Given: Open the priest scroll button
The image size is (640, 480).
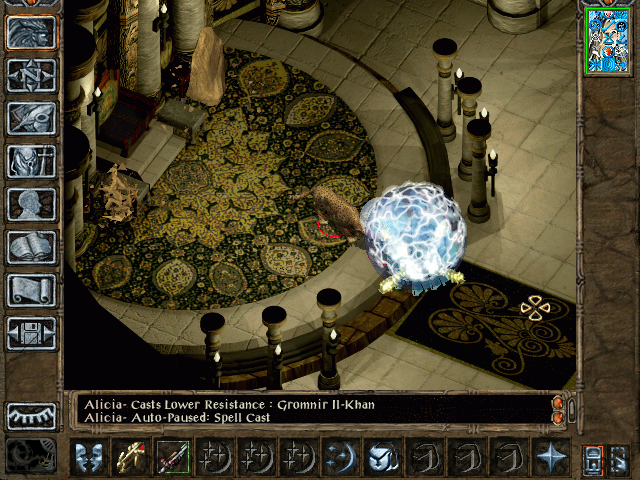Looking at the screenshot, I should tap(31, 290).
